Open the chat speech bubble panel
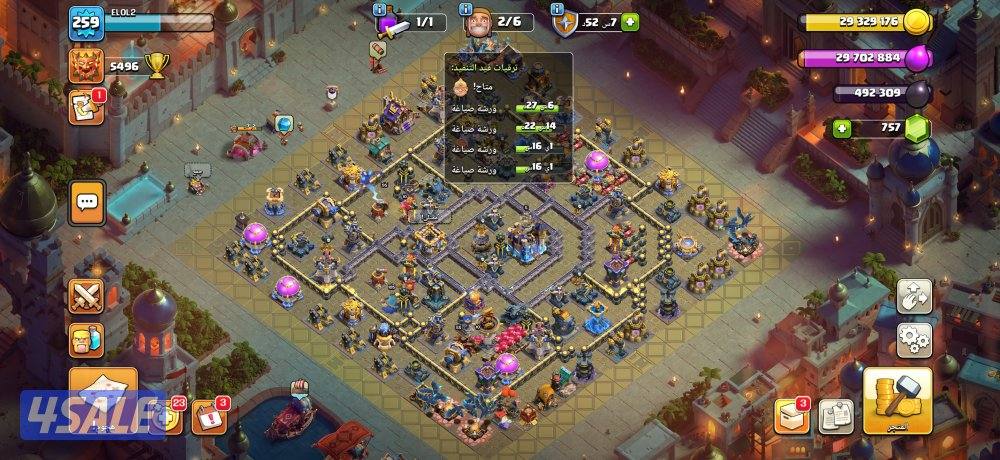Image resolution: width=1000 pixels, height=460 pixels. tap(87, 204)
